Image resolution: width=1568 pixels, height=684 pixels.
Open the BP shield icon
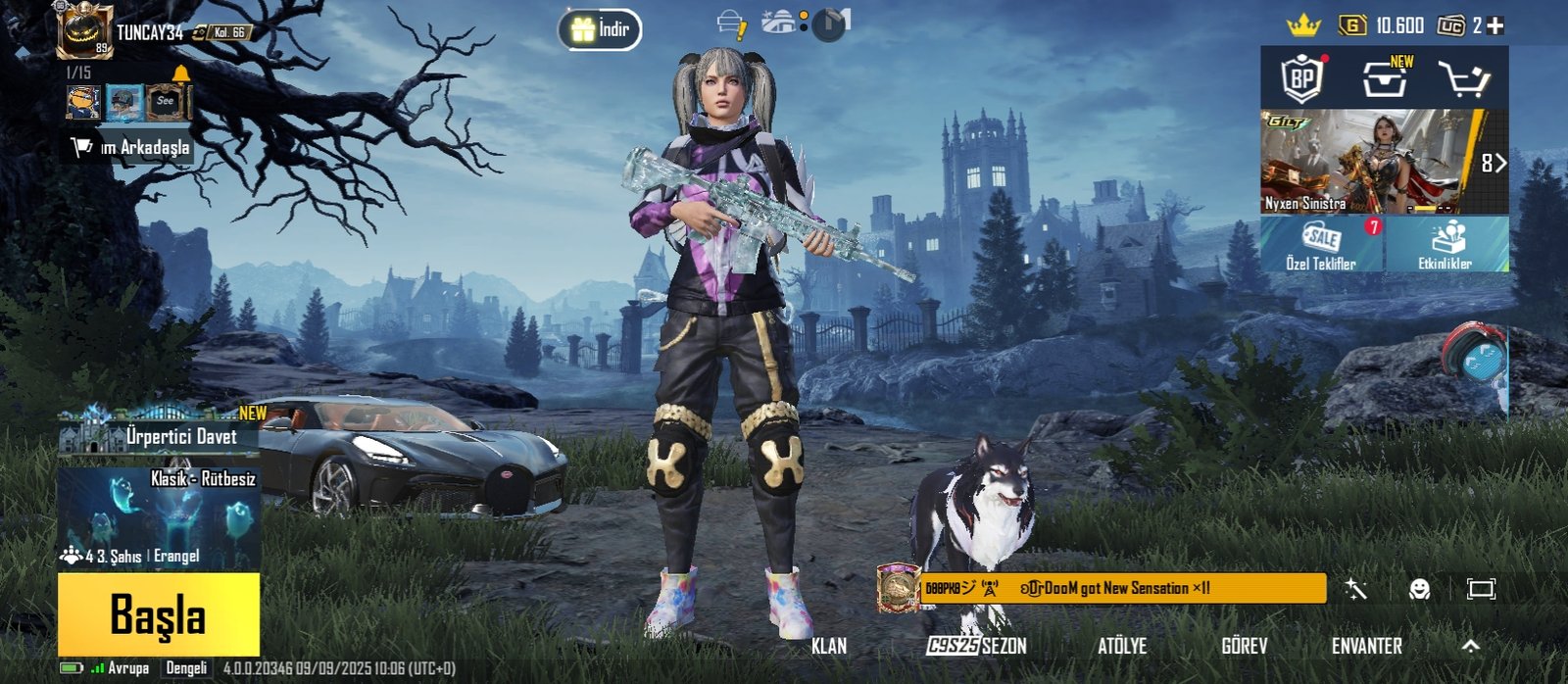1302,78
